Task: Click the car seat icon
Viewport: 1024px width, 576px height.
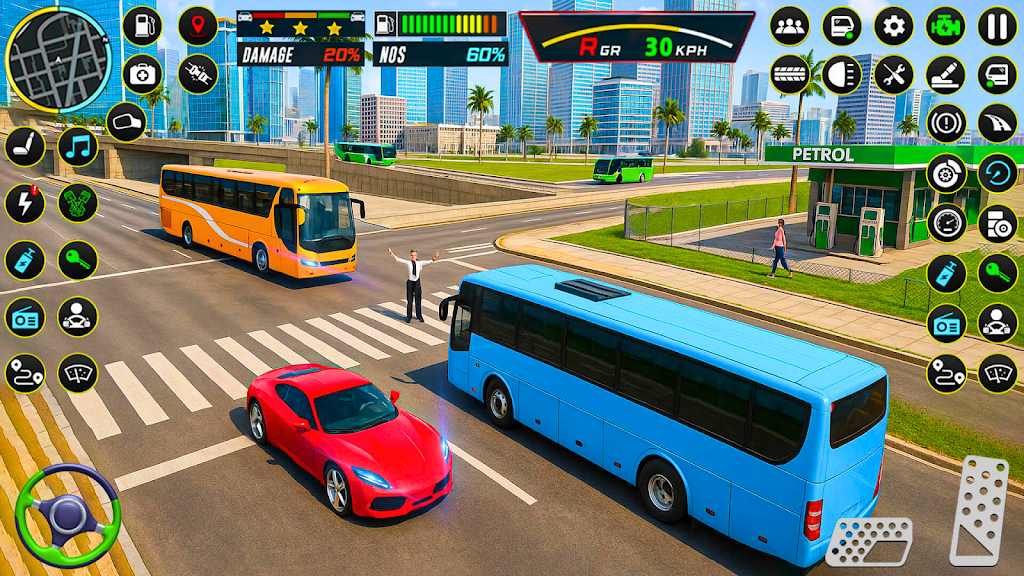Action: click(25, 147)
